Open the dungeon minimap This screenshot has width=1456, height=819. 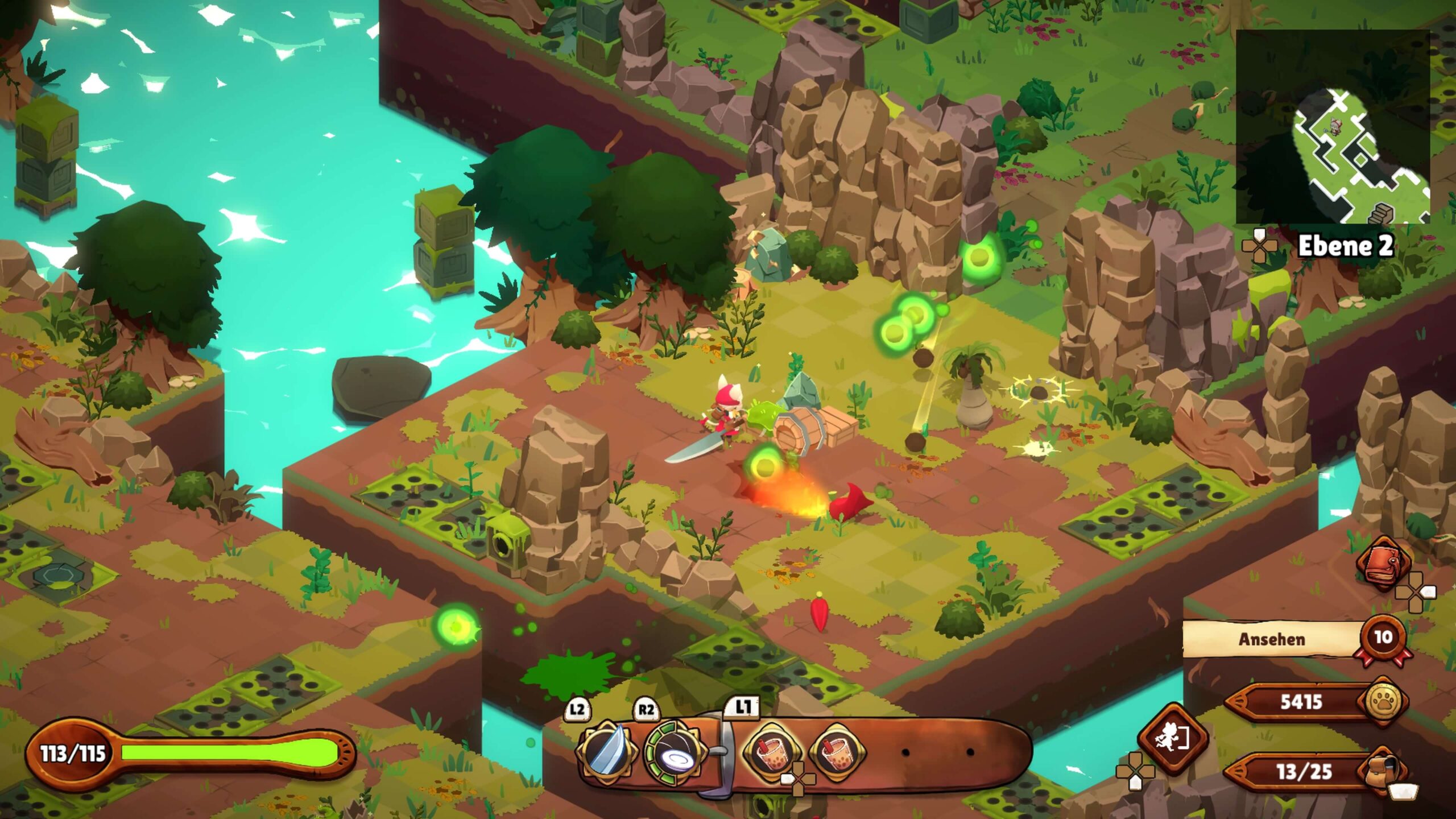pos(1332,126)
